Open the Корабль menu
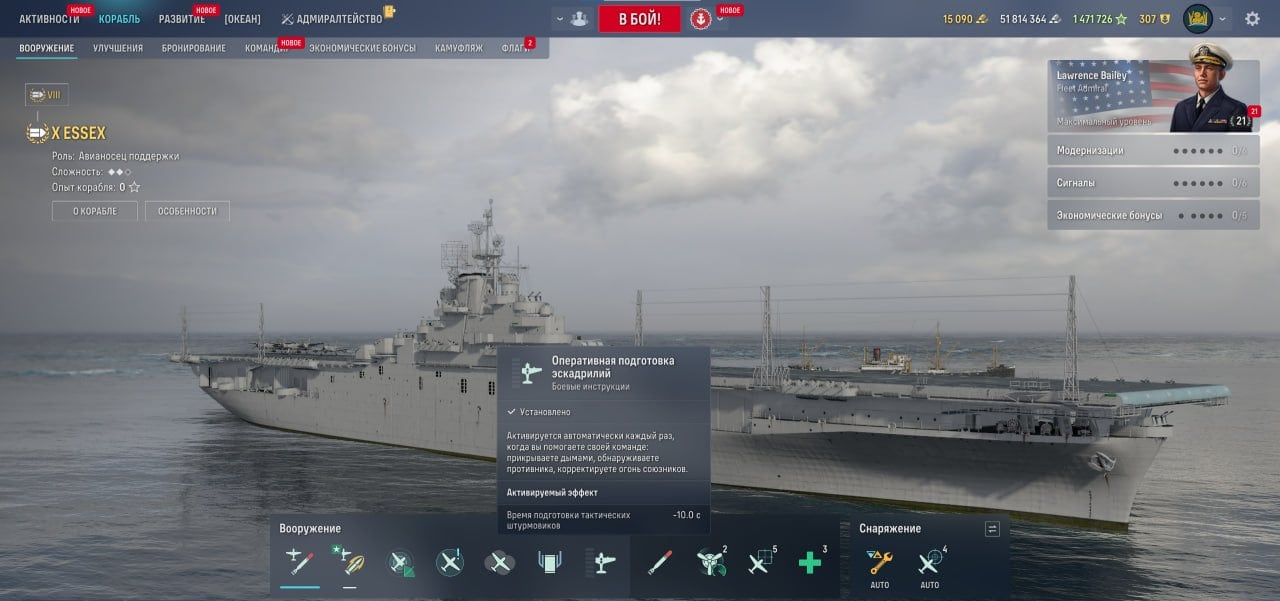This screenshot has width=1280, height=601. coord(119,19)
